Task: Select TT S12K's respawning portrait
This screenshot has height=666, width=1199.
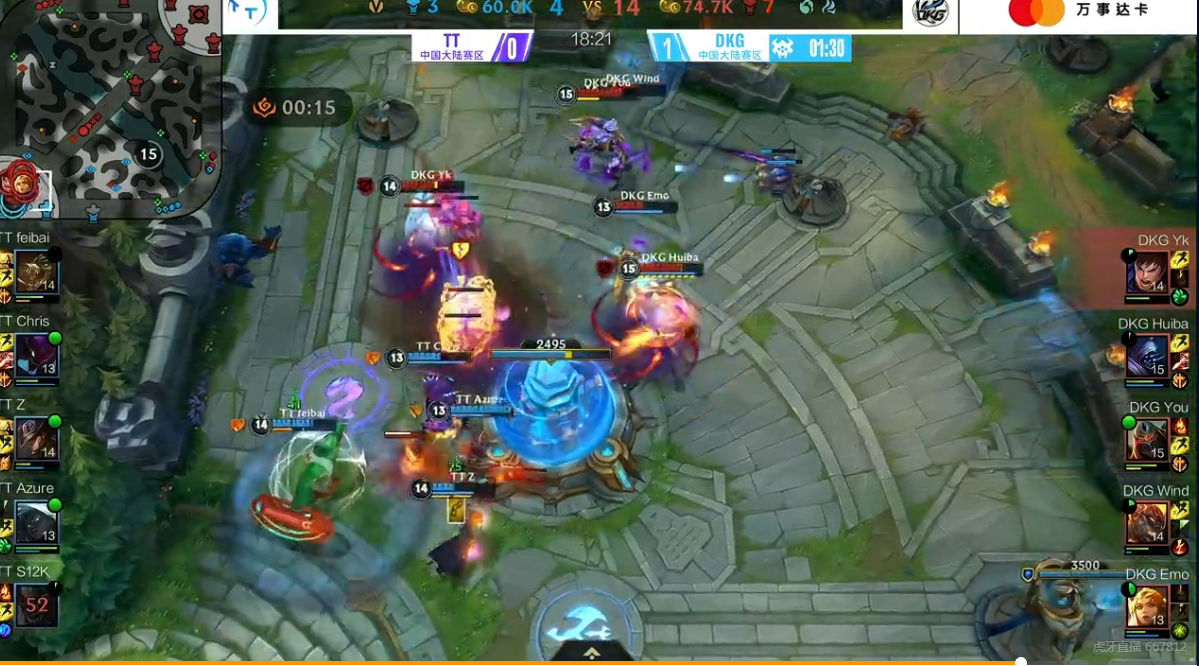Action: click(x=36, y=605)
